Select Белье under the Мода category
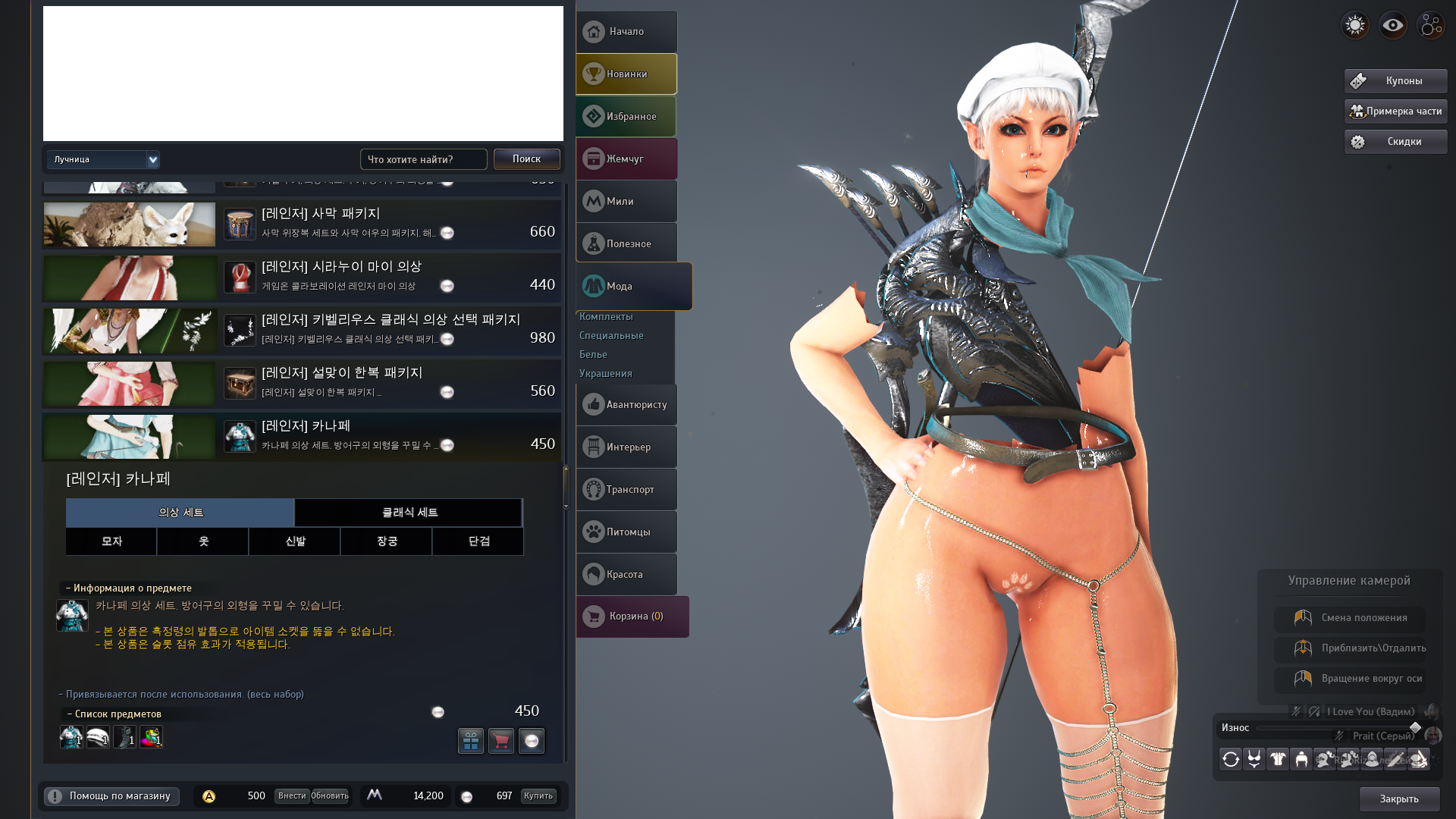Screen dimensions: 1456x819 coord(593,354)
